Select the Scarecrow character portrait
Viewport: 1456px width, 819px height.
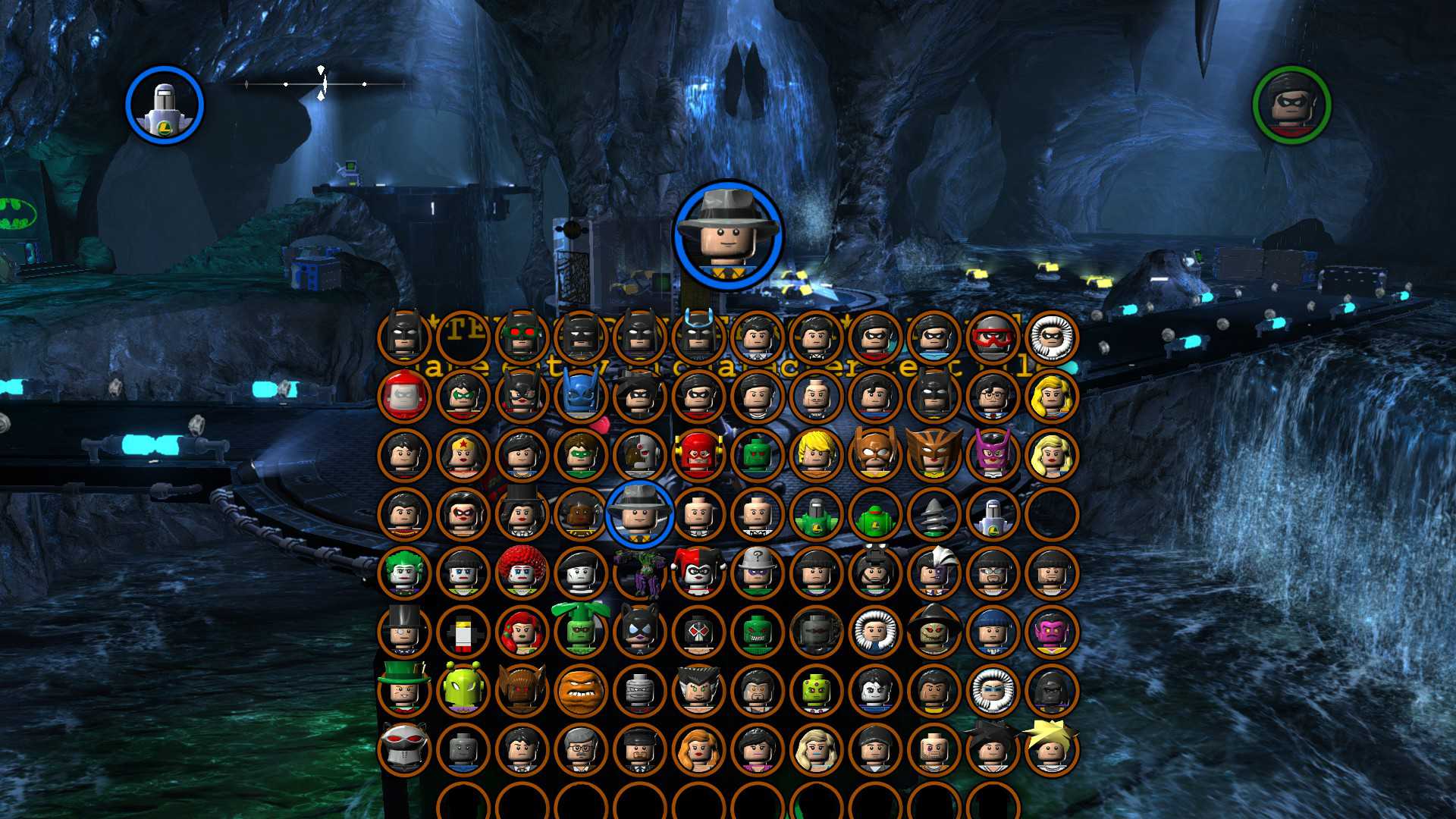(934, 631)
